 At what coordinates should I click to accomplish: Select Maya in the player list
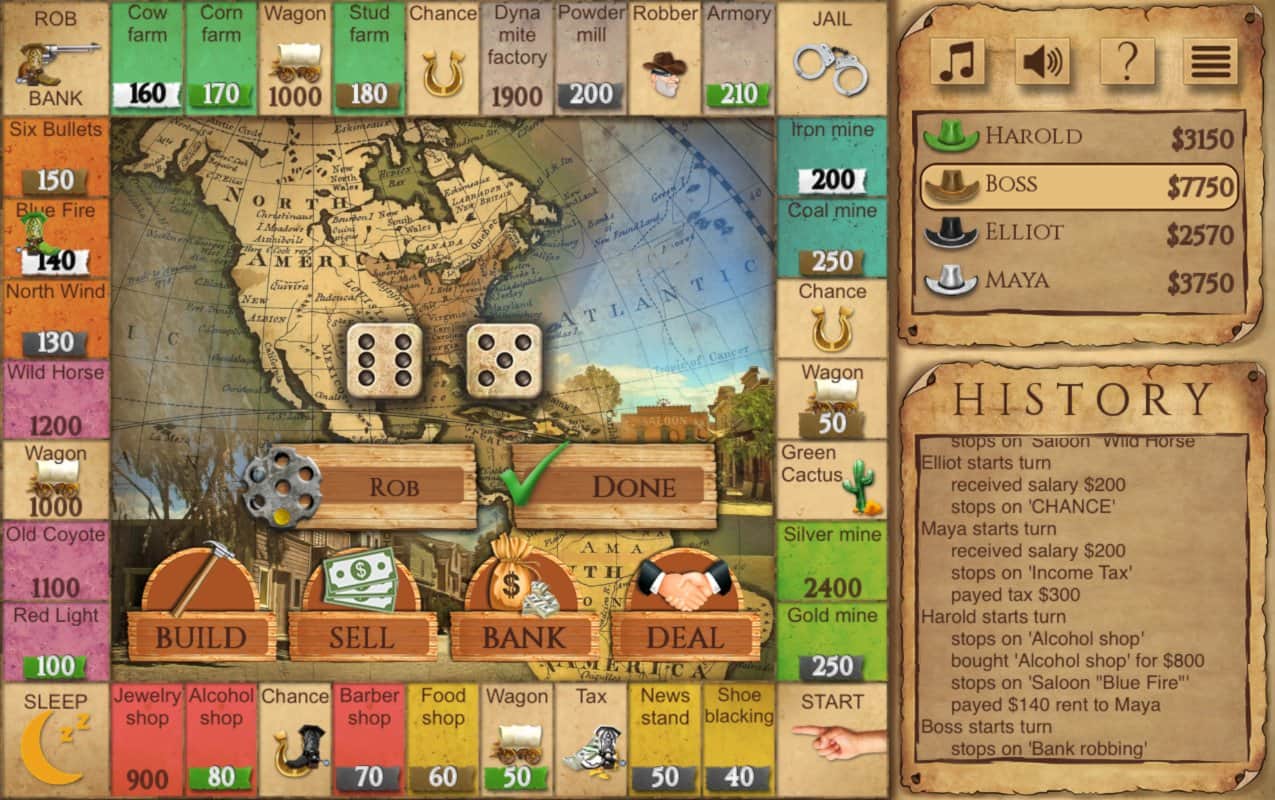tap(1079, 282)
